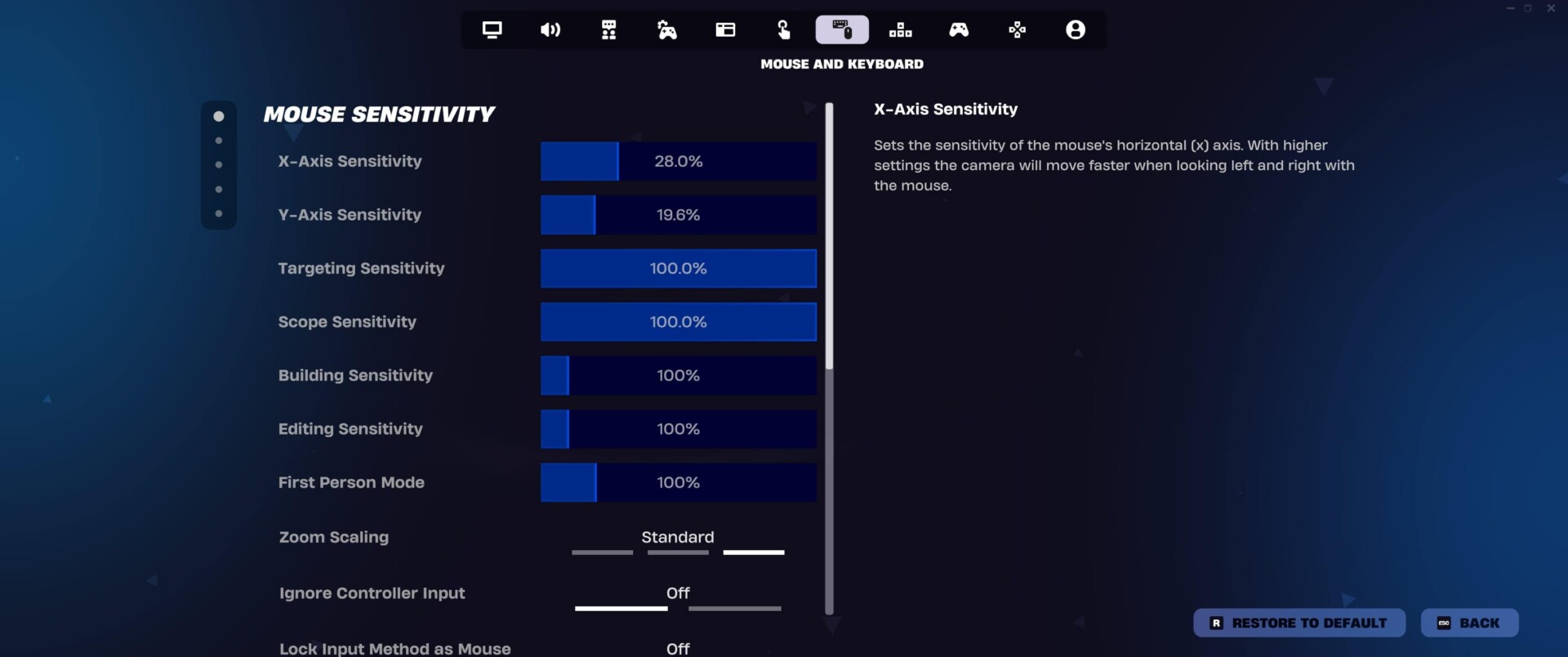This screenshot has width=1568, height=657.
Task: Click the controller with gear settings icon
Action: (x=667, y=29)
